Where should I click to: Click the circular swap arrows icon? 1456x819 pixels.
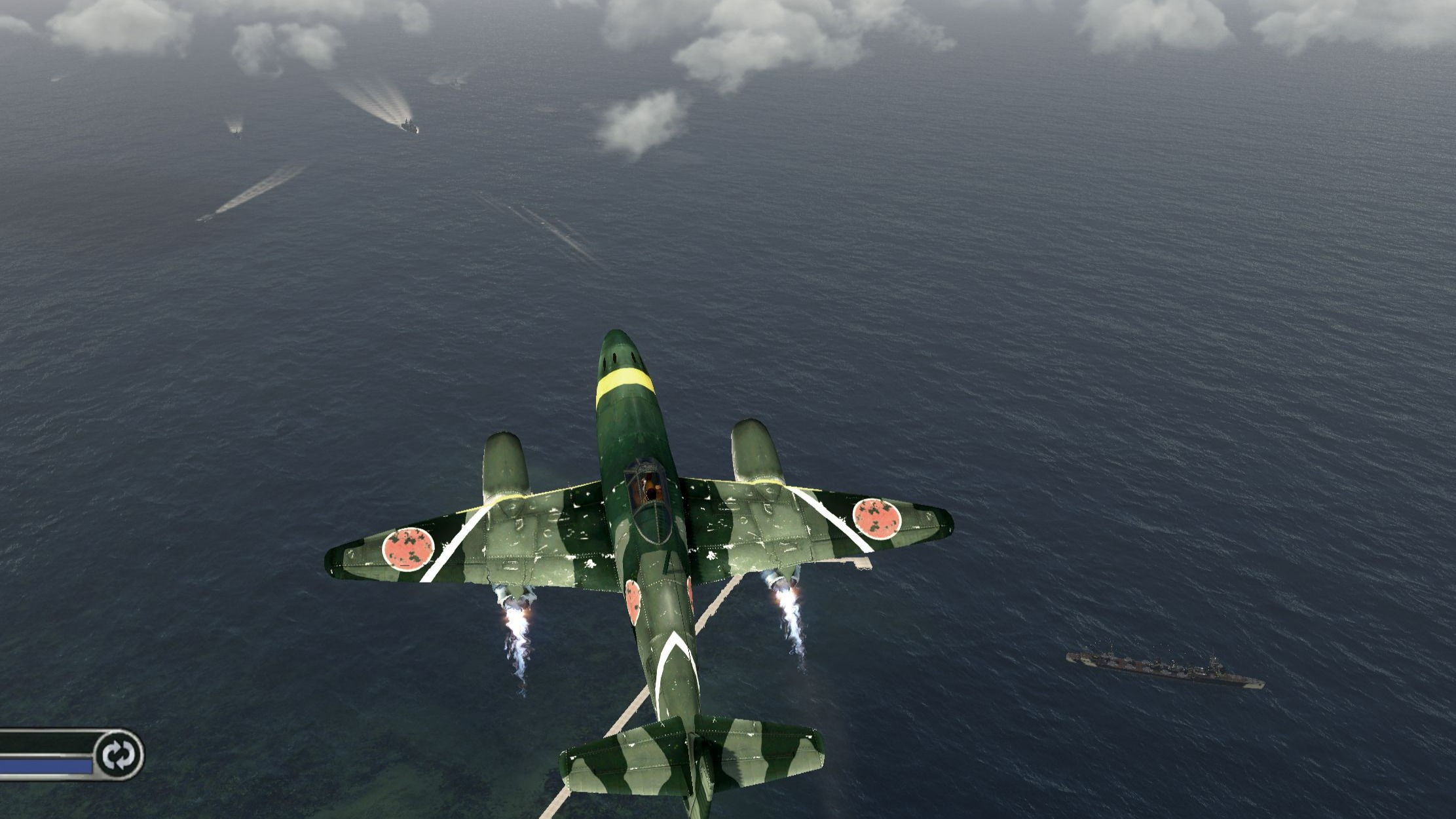point(119,754)
